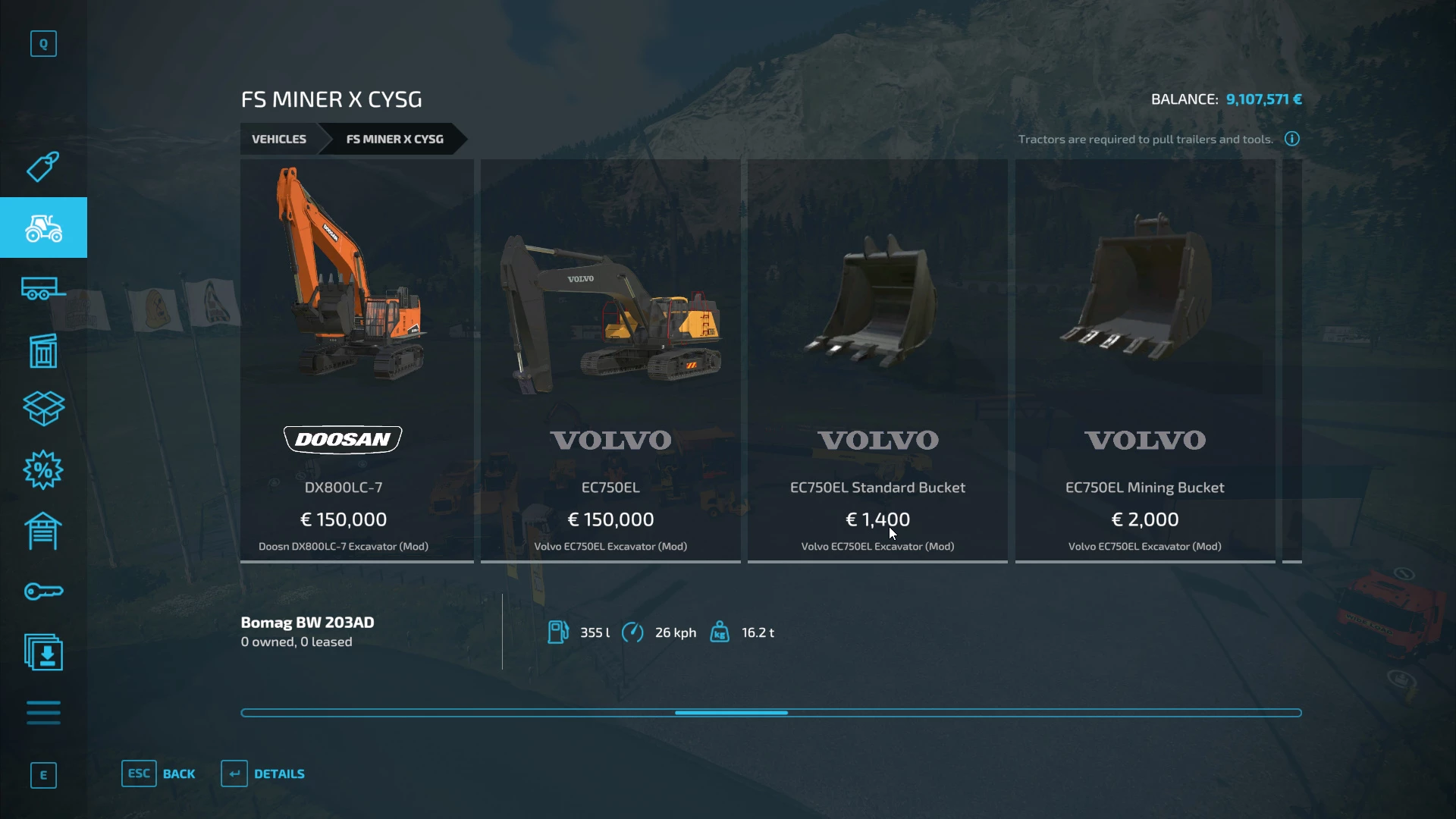Screen dimensions: 1456x819
Task: Switch to the VEHICLES breadcrumb tab
Action: (x=279, y=139)
